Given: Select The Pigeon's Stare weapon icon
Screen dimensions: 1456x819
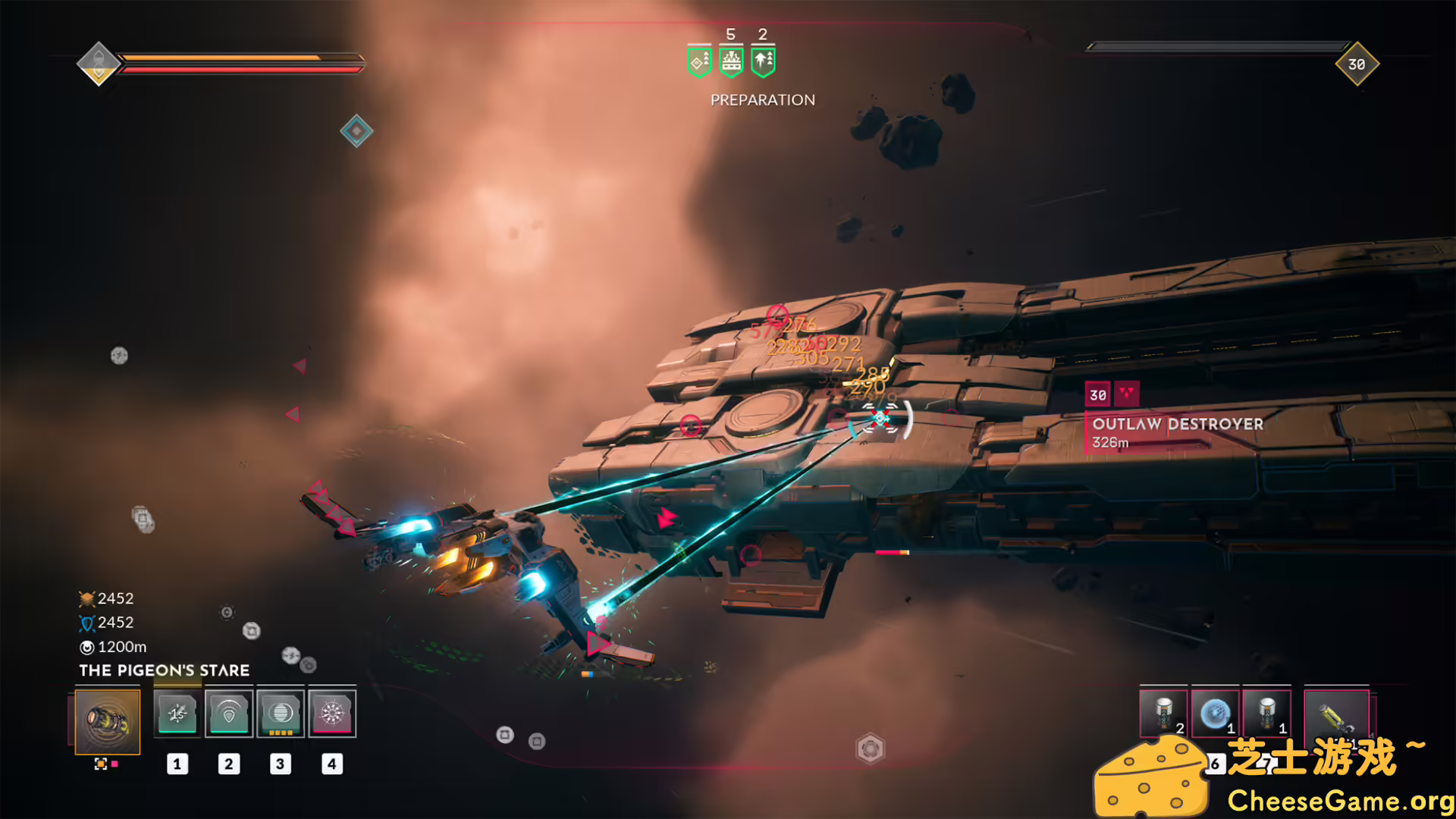Looking at the screenshot, I should tap(108, 723).
